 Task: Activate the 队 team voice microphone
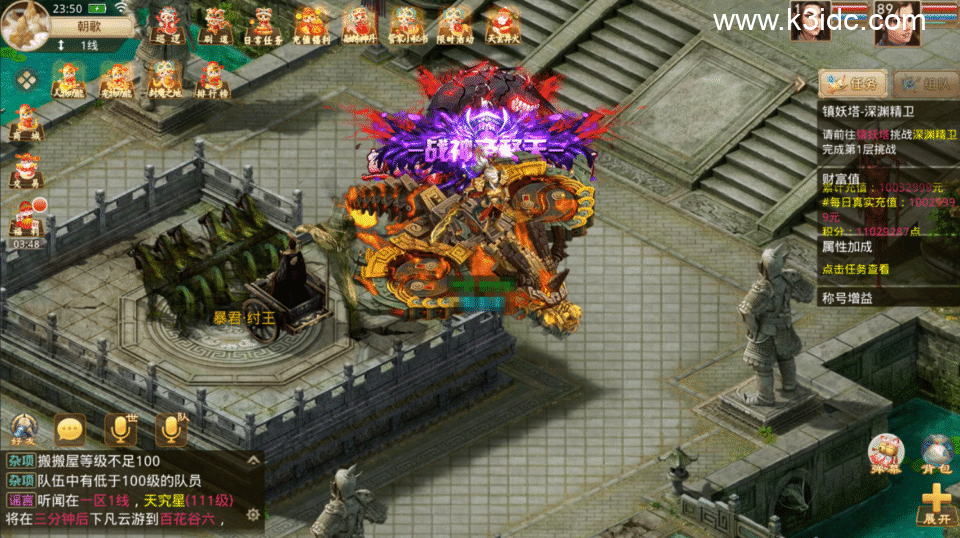[171, 429]
